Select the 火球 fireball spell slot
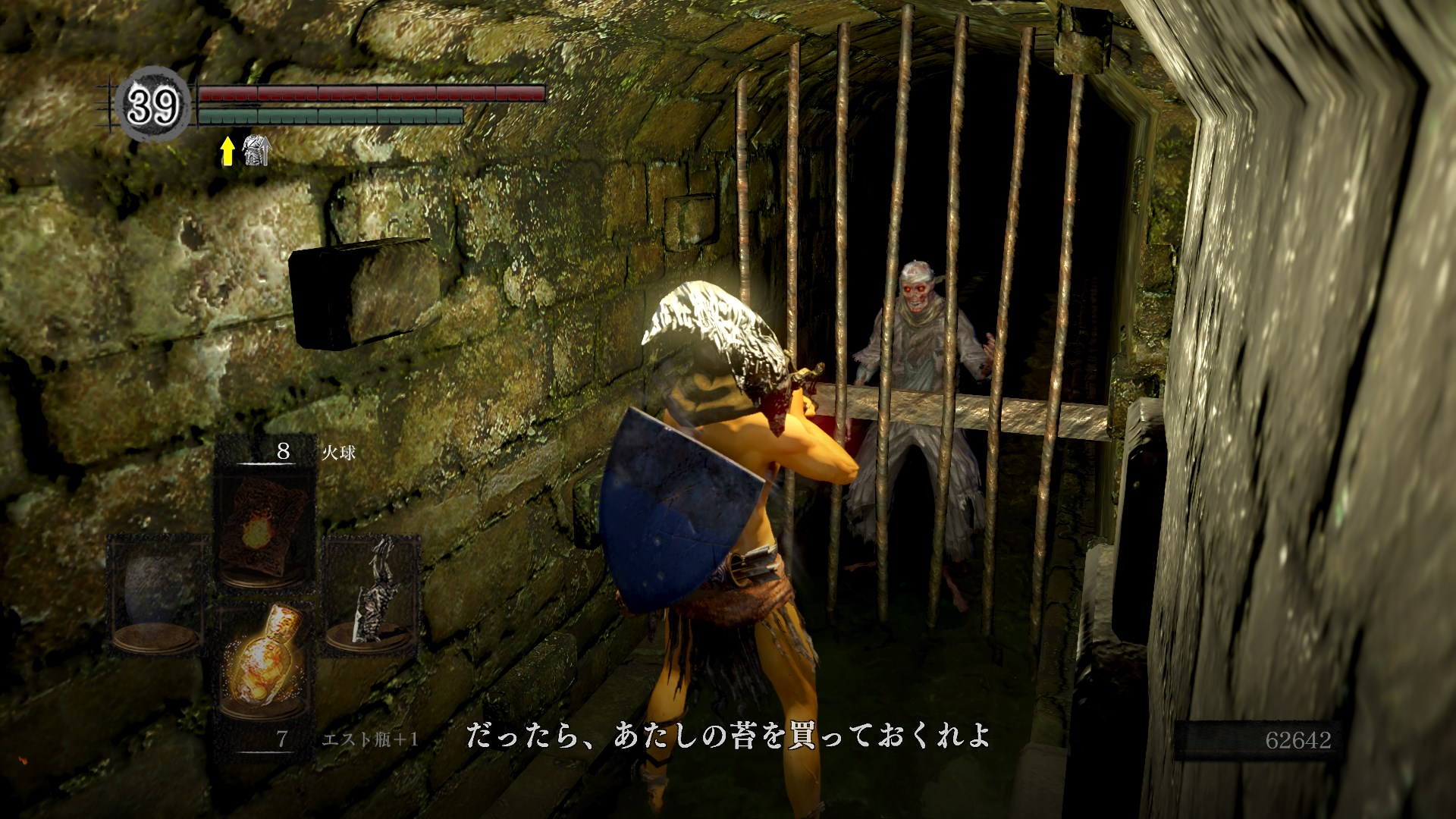The image size is (1456, 819). (264, 520)
